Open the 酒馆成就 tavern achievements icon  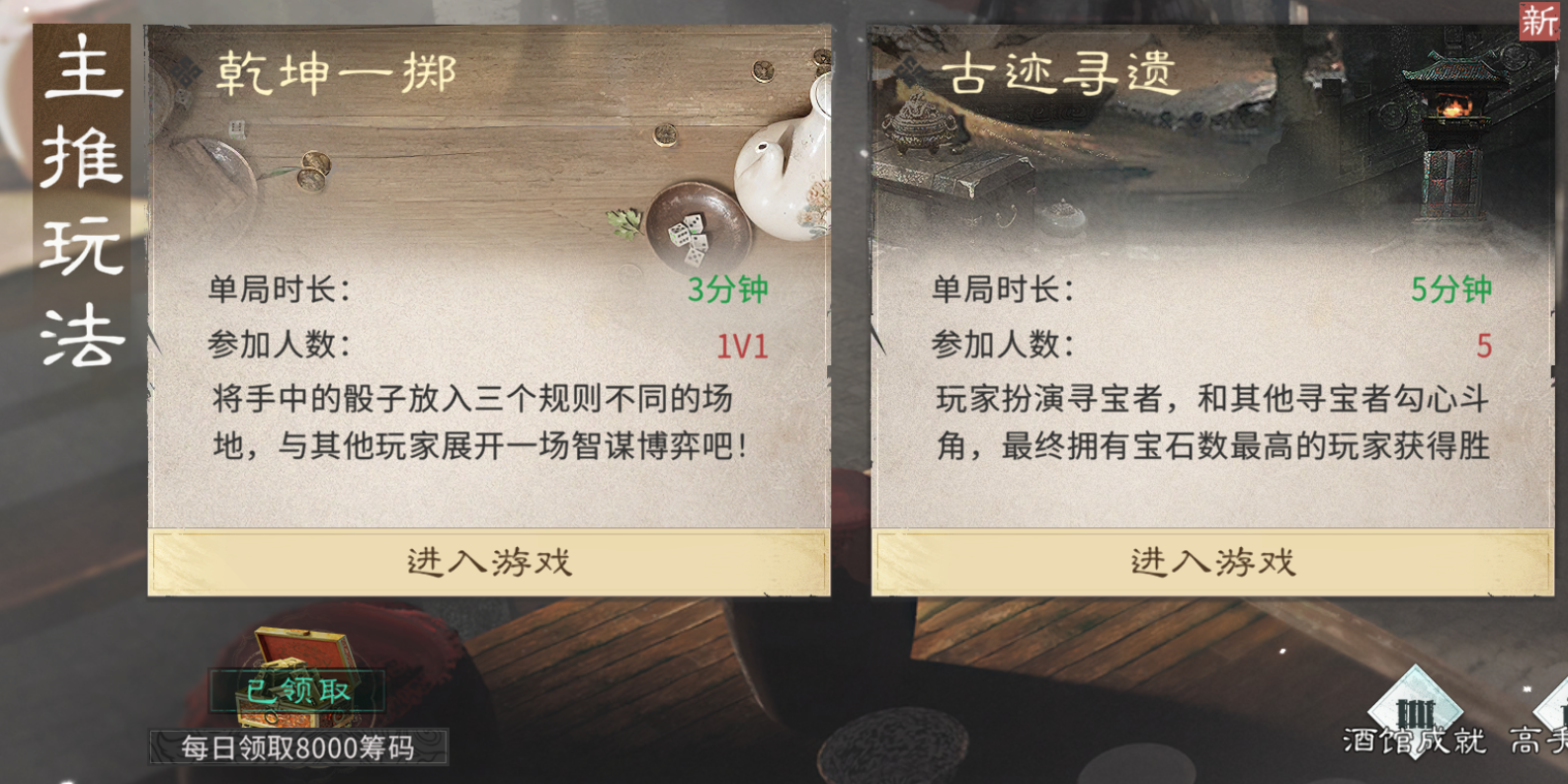click(x=1417, y=711)
